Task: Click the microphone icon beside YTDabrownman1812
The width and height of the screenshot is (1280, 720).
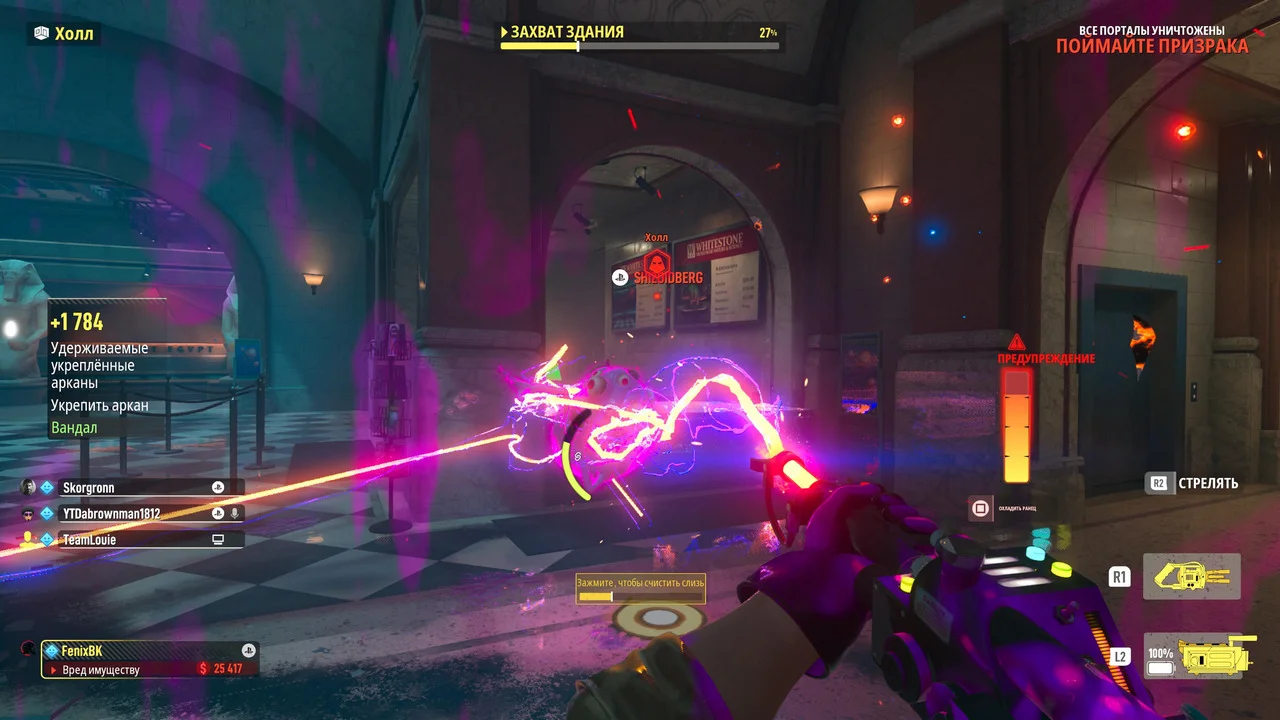Action: pyautogui.click(x=235, y=513)
